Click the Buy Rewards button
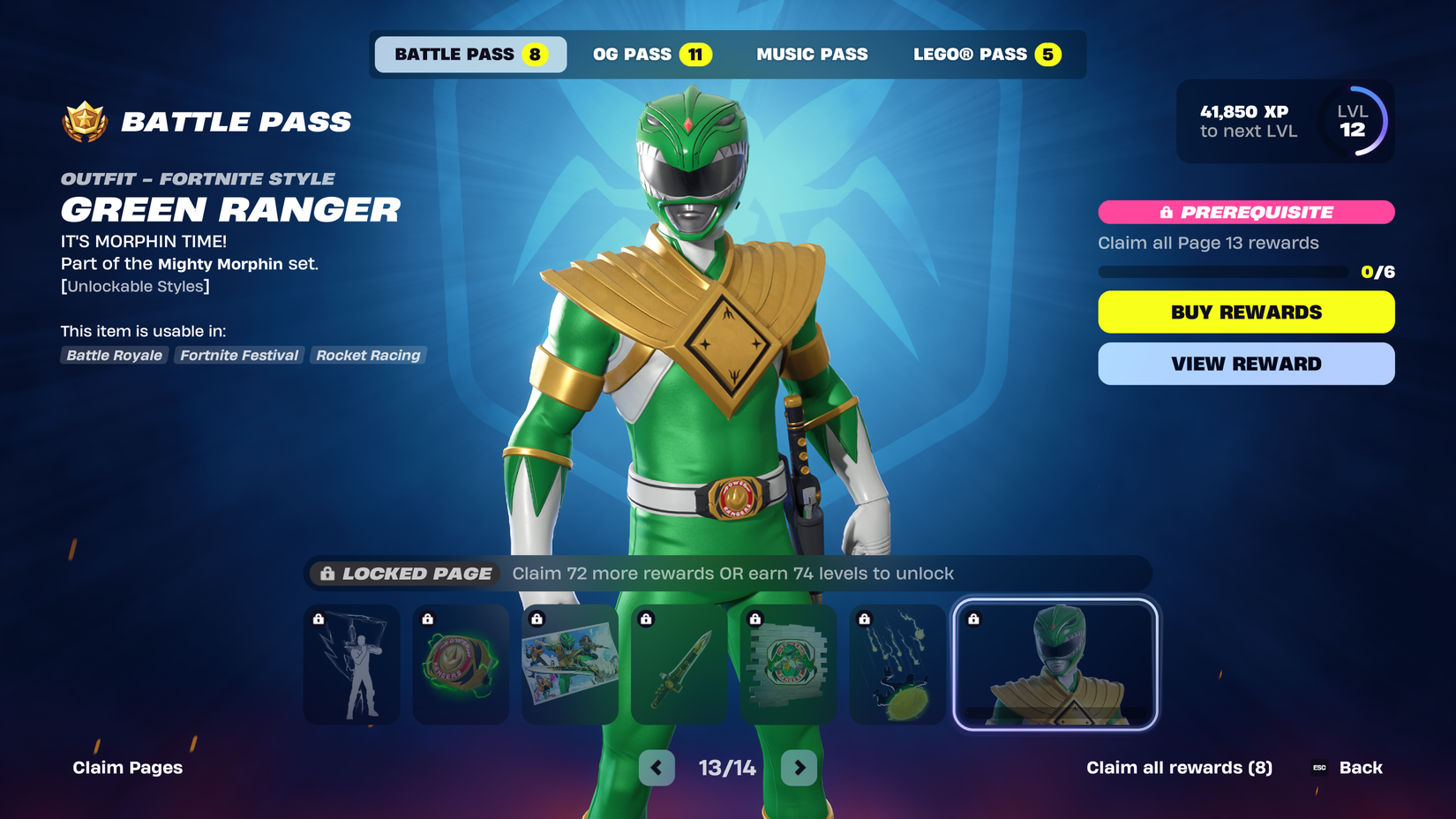Image resolution: width=1456 pixels, height=819 pixels. point(1245,312)
